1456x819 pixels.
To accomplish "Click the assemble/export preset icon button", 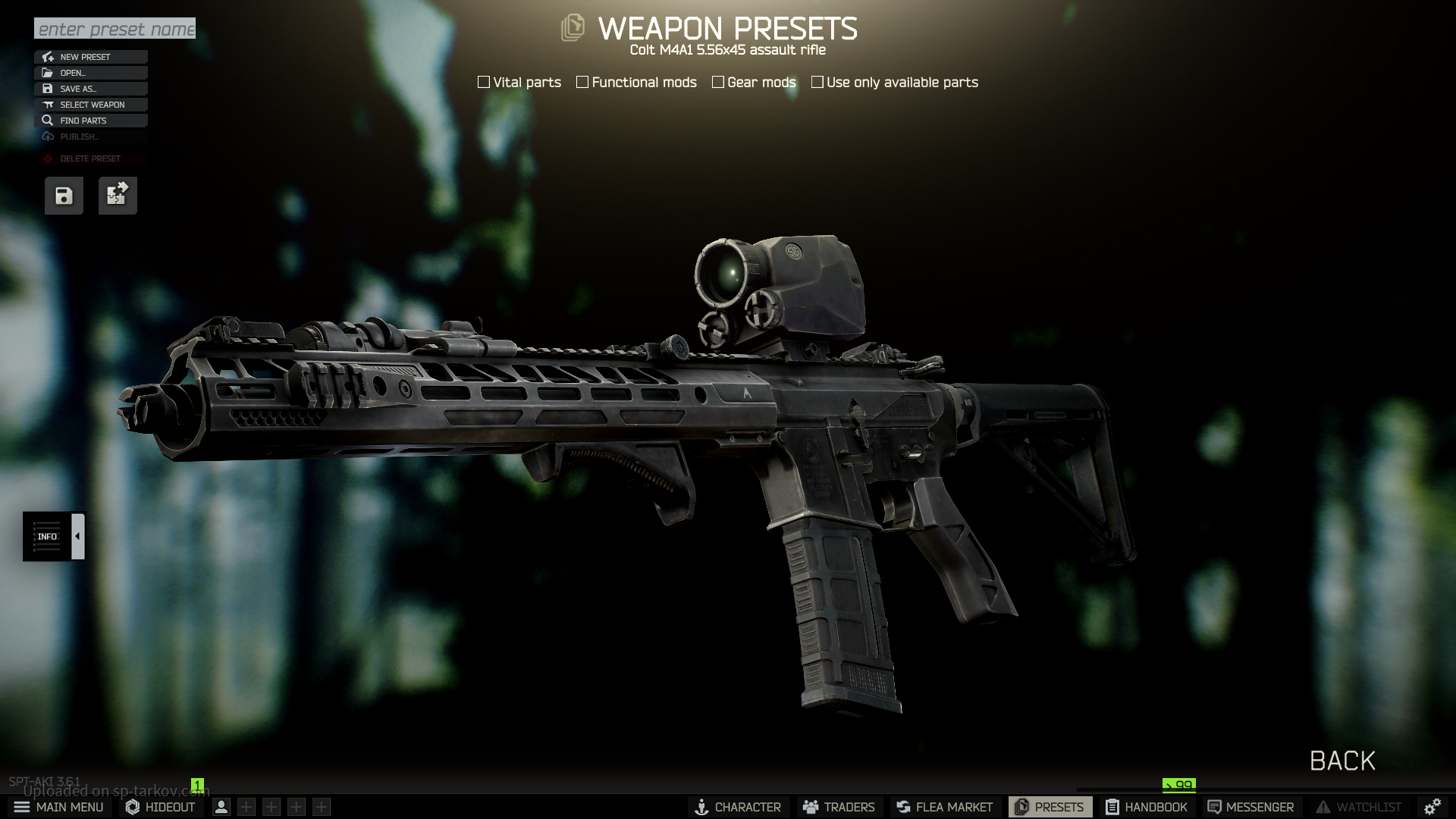I will tap(118, 196).
